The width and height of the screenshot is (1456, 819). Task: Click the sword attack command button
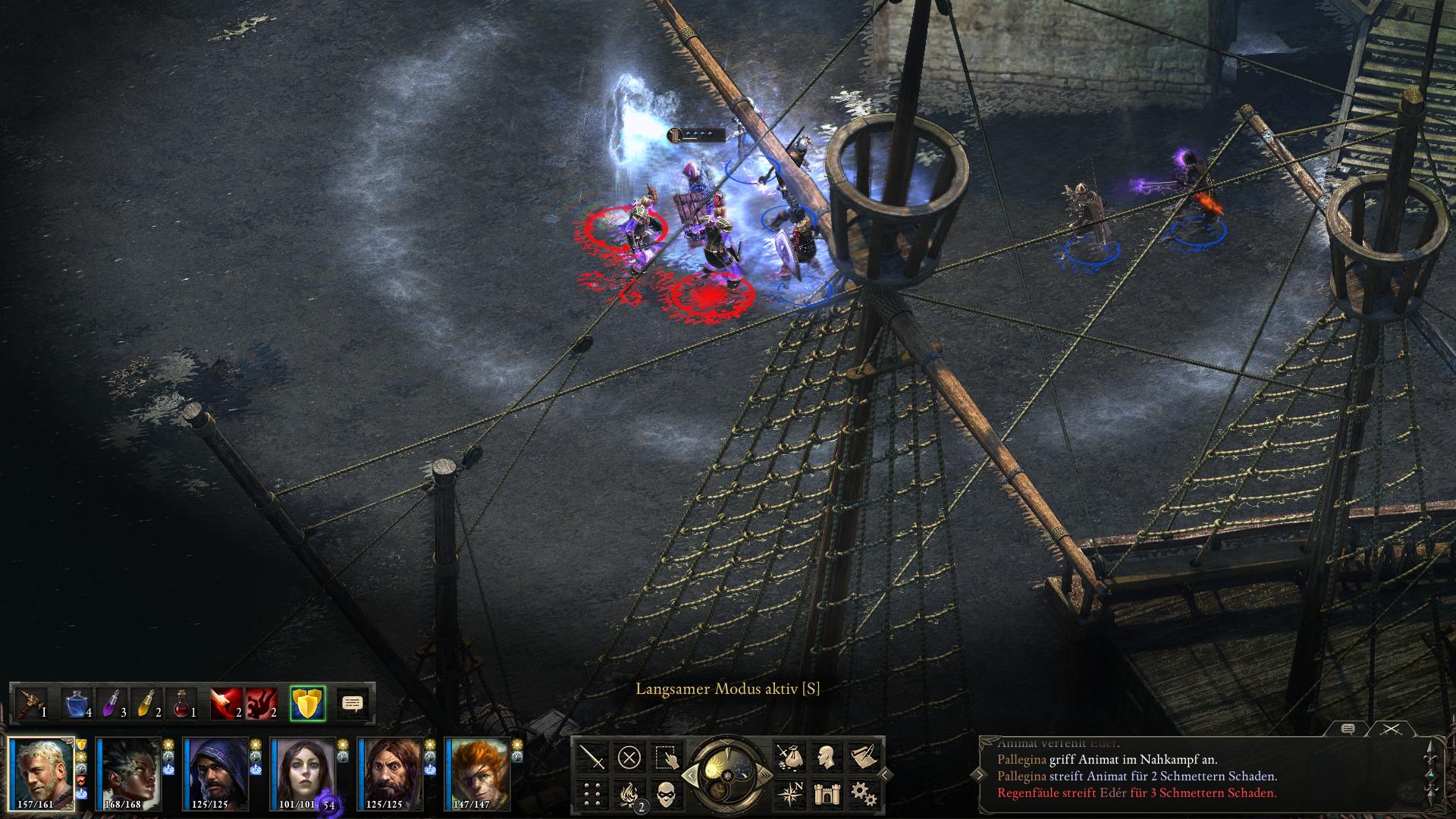pos(592,757)
